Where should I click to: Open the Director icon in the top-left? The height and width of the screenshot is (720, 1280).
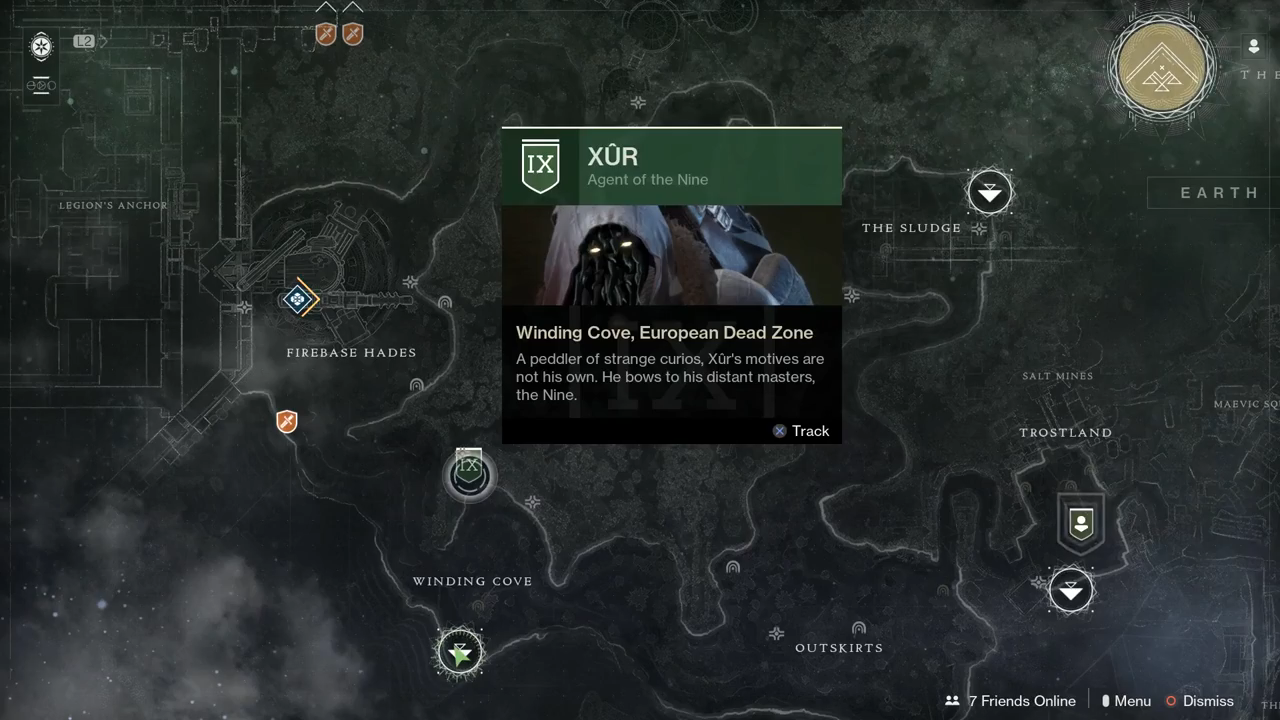tap(41, 46)
